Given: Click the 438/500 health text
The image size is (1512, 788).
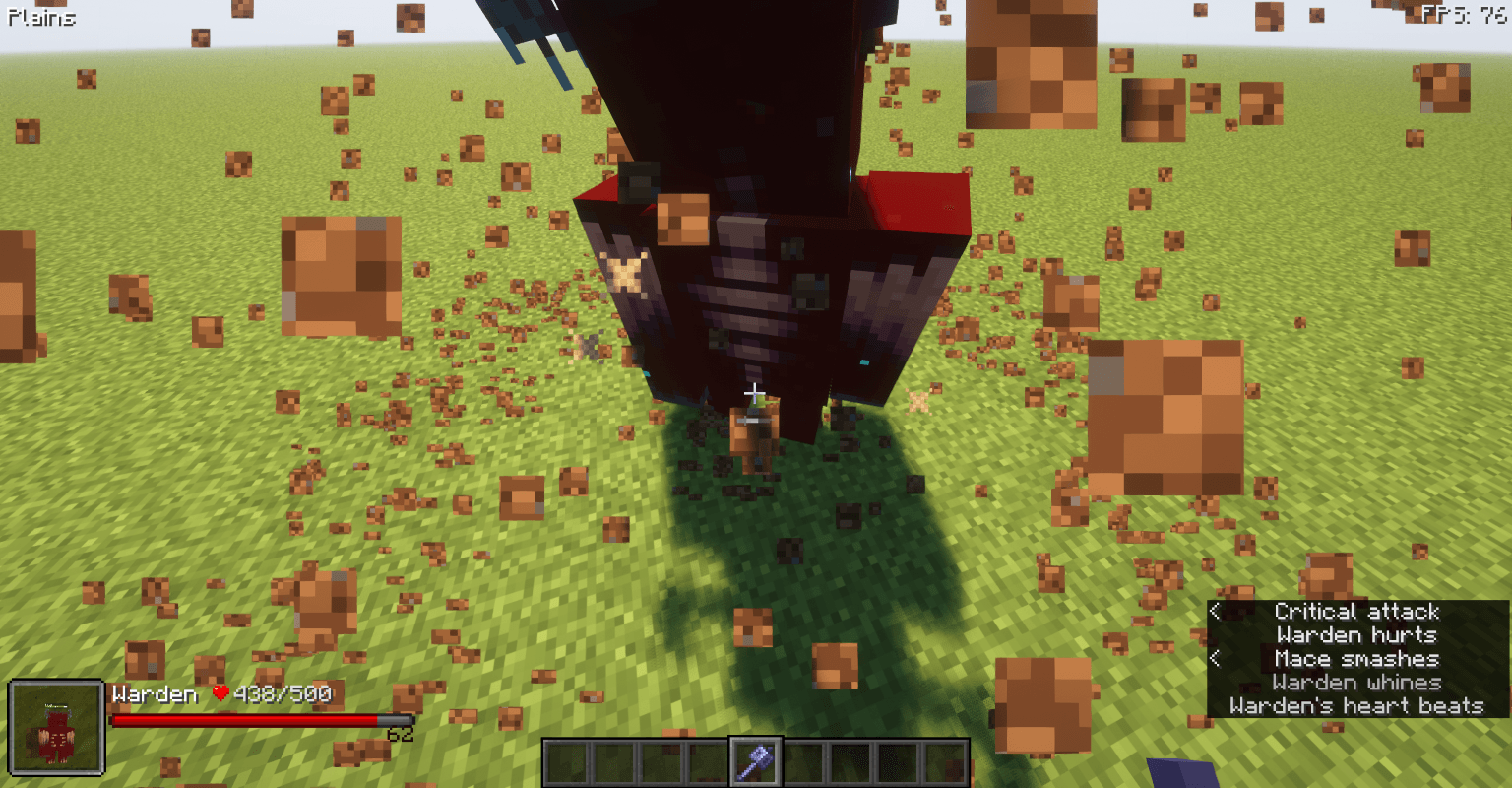Looking at the screenshot, I should (x=283, y=694).
